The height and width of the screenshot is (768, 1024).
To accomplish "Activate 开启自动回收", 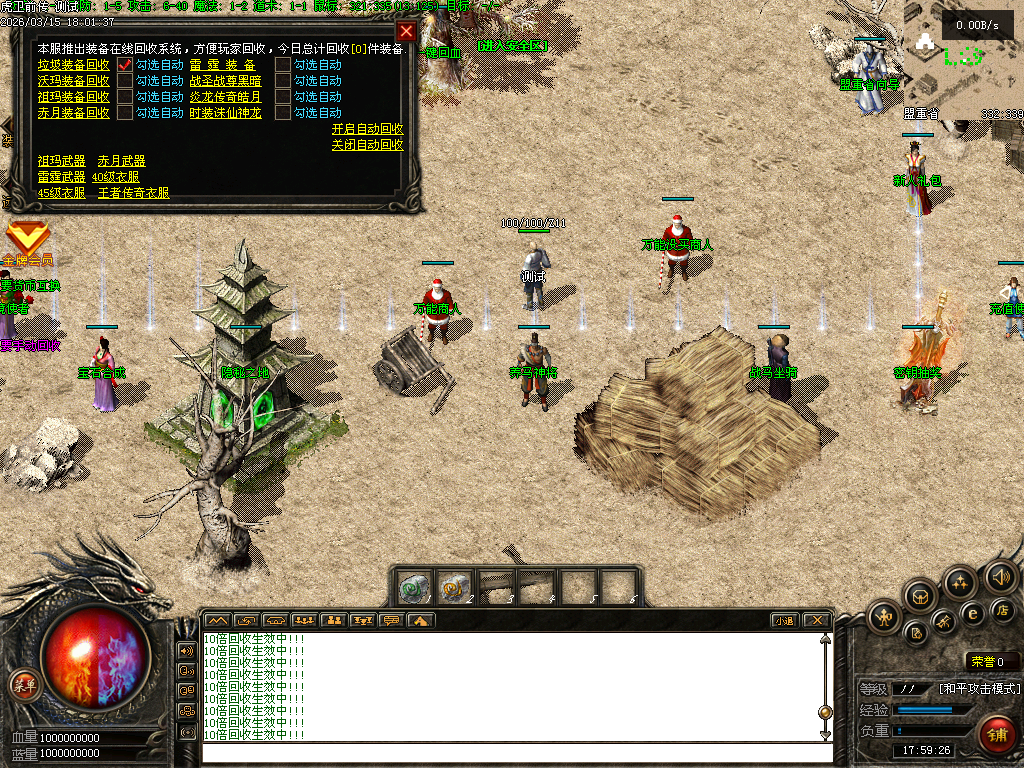I will click(x=367, y=129).
